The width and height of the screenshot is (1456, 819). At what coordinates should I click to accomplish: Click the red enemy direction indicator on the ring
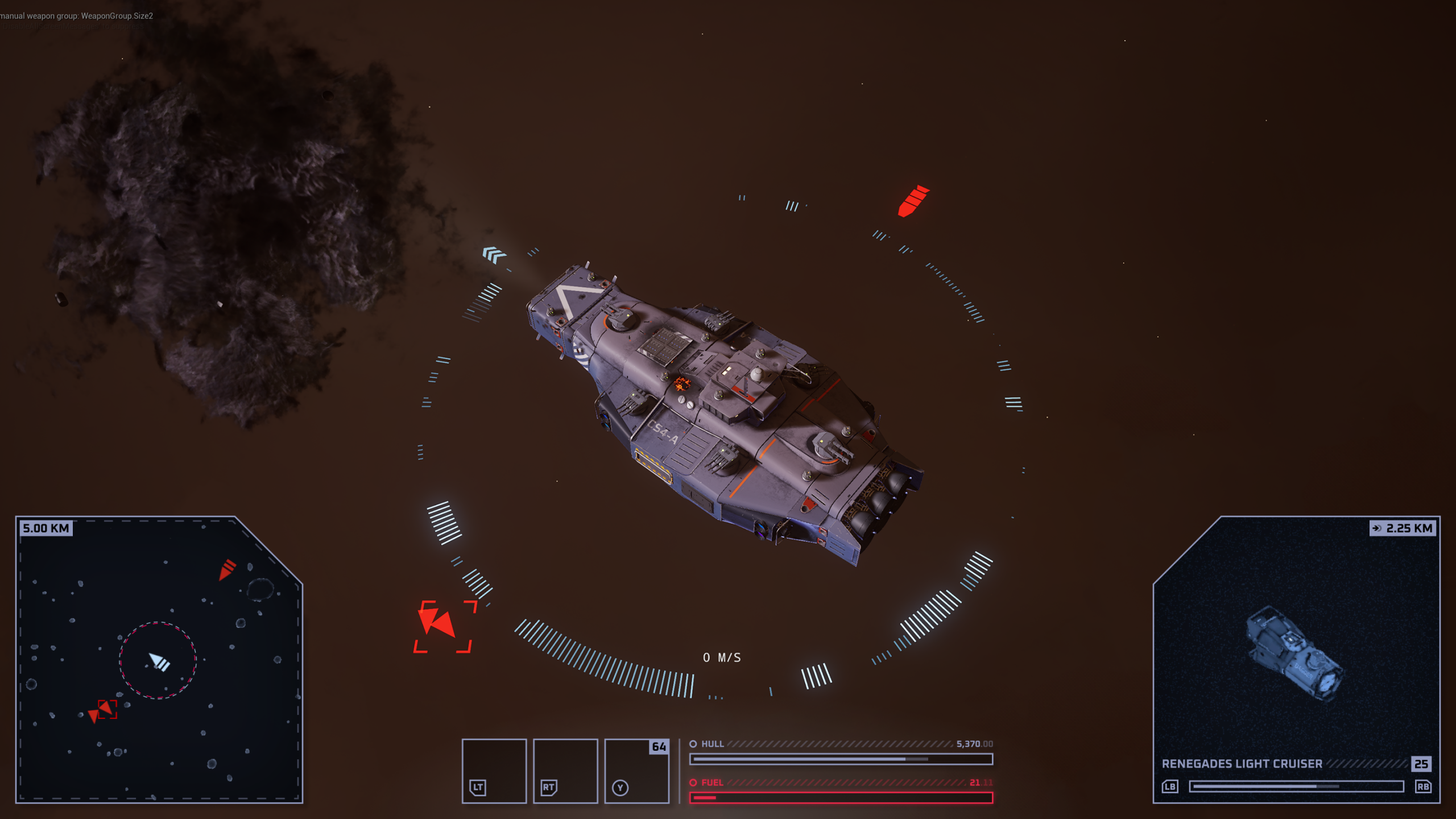tap(913, 201)
